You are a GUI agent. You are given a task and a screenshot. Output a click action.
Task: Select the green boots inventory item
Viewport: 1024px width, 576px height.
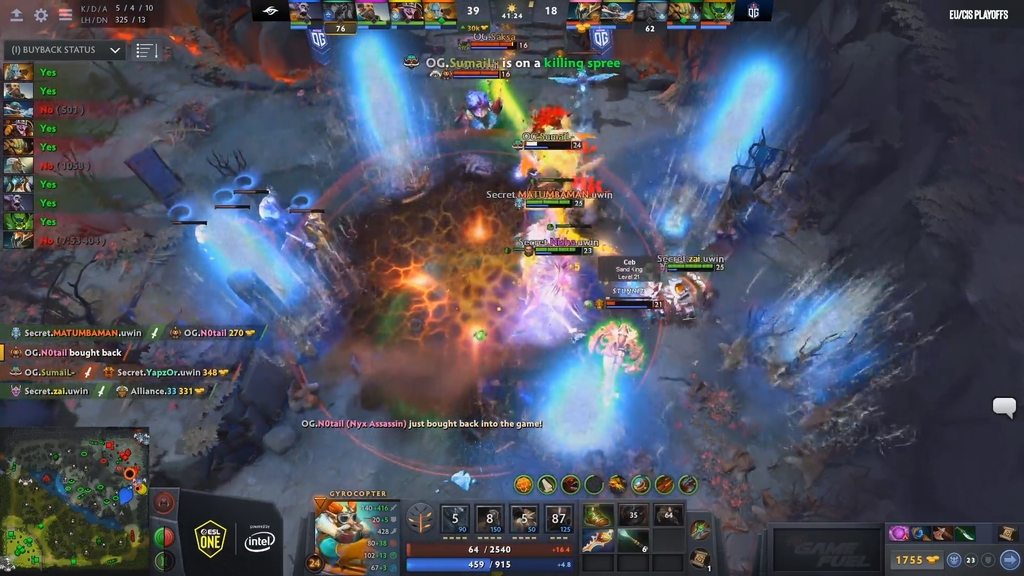tap(598, 516)
